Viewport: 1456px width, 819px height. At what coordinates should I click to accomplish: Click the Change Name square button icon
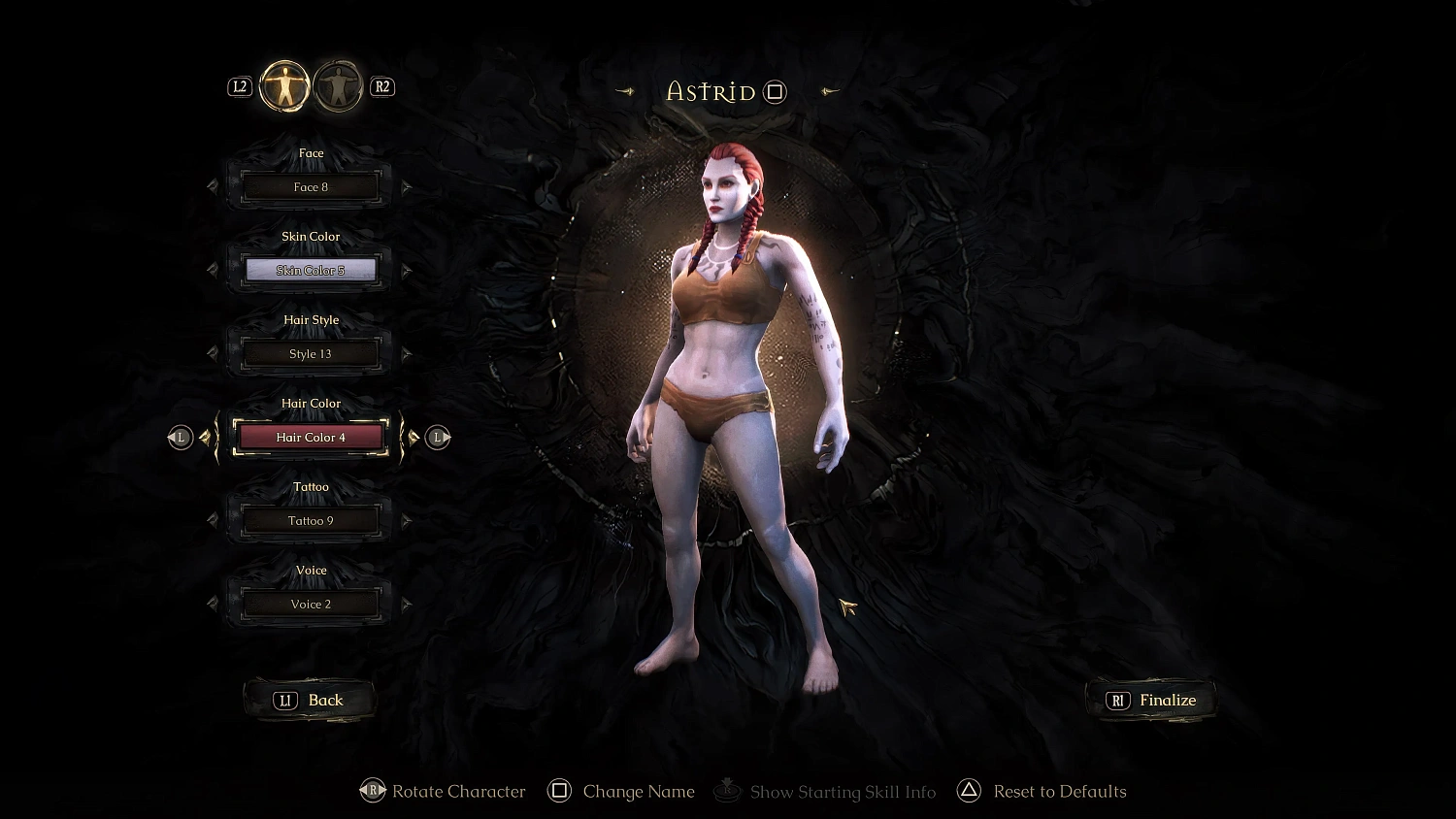(559, 791)
